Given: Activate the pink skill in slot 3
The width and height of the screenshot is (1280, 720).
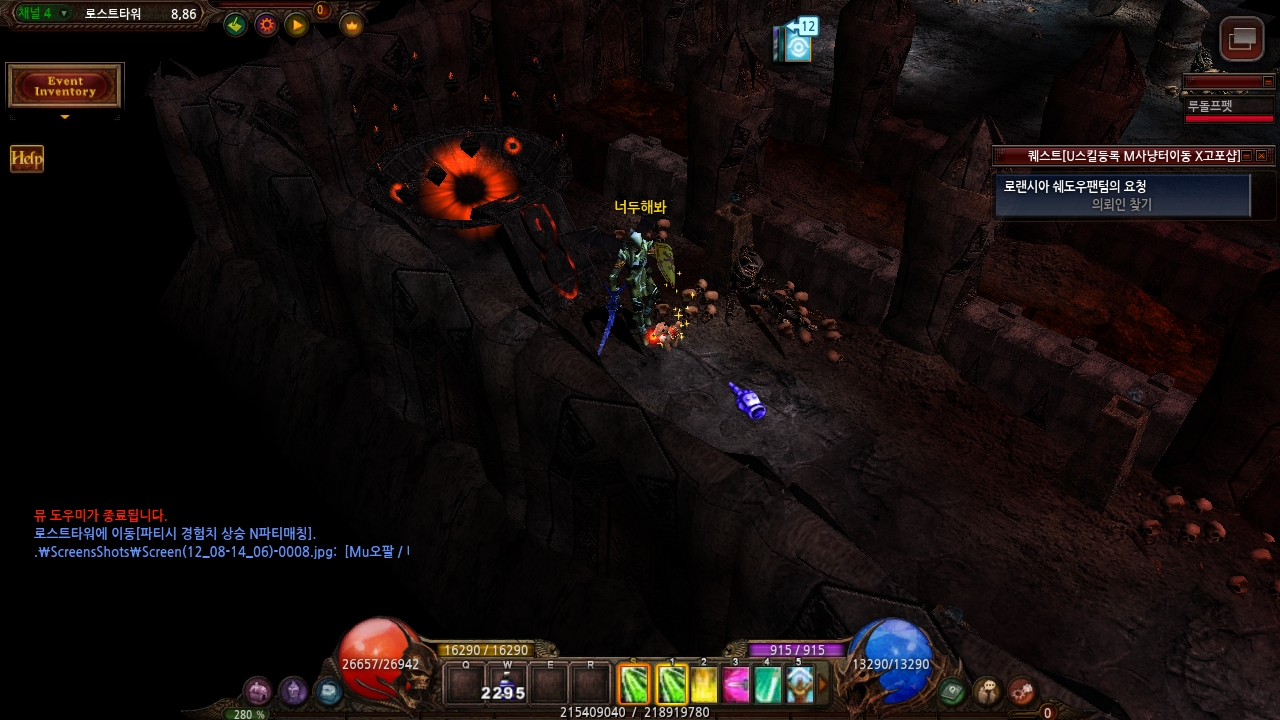Looking at the screenshot, I should point(736,685).
